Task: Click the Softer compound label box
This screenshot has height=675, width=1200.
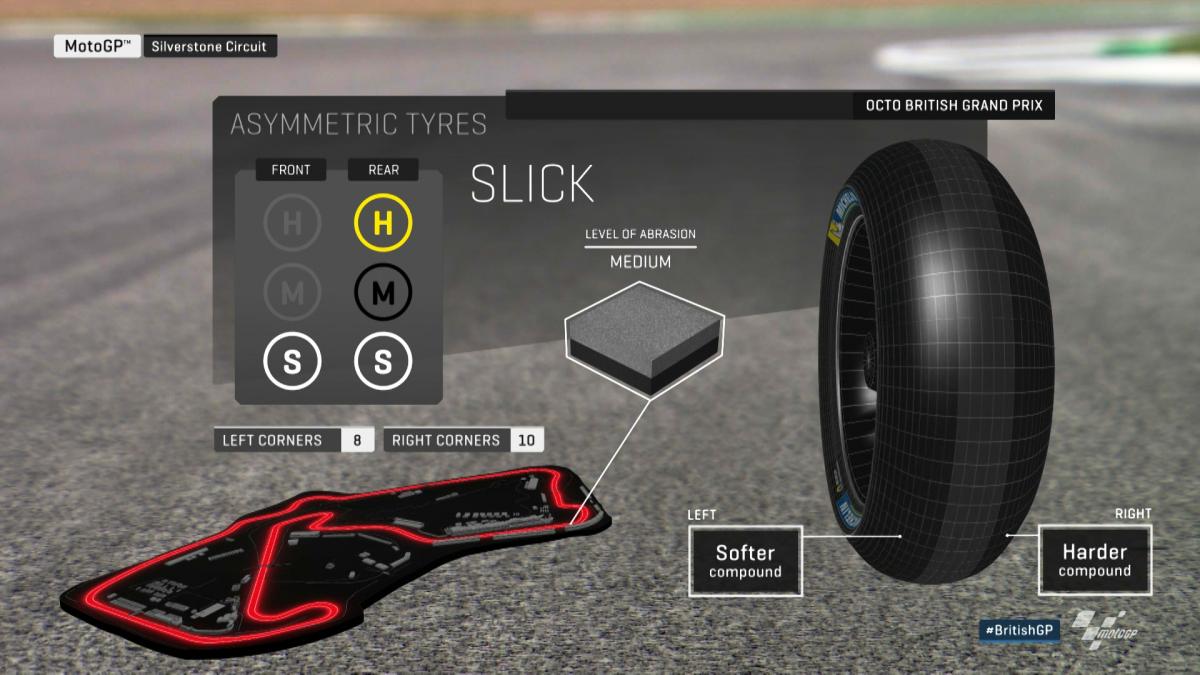Action: point(745,561)
